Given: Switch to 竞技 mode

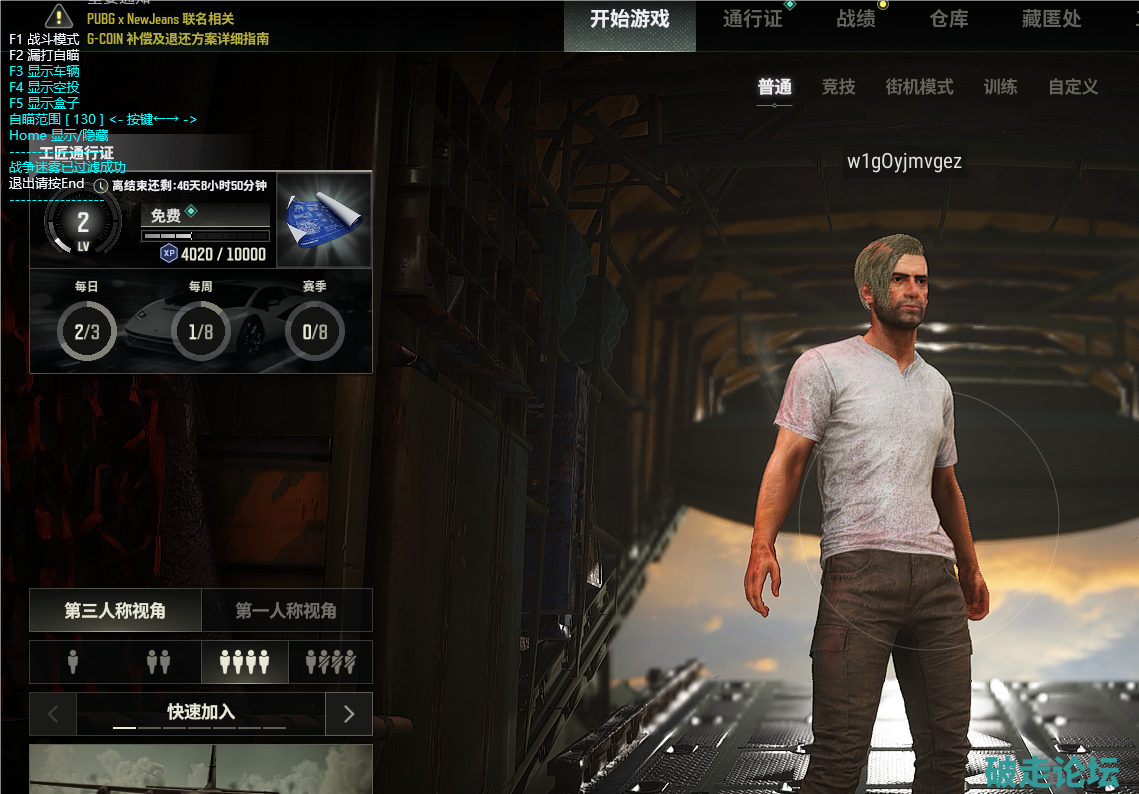Looking at the screenshot, I should point(838,87).
